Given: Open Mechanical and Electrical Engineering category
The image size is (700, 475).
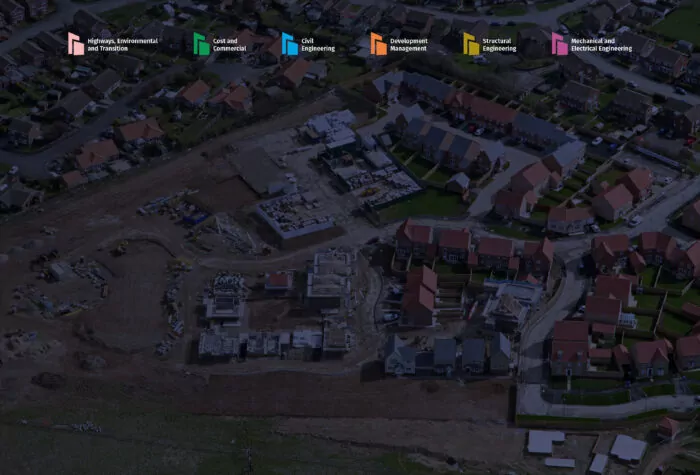Looking at the screenshot, I should click(x=591, y=44).
